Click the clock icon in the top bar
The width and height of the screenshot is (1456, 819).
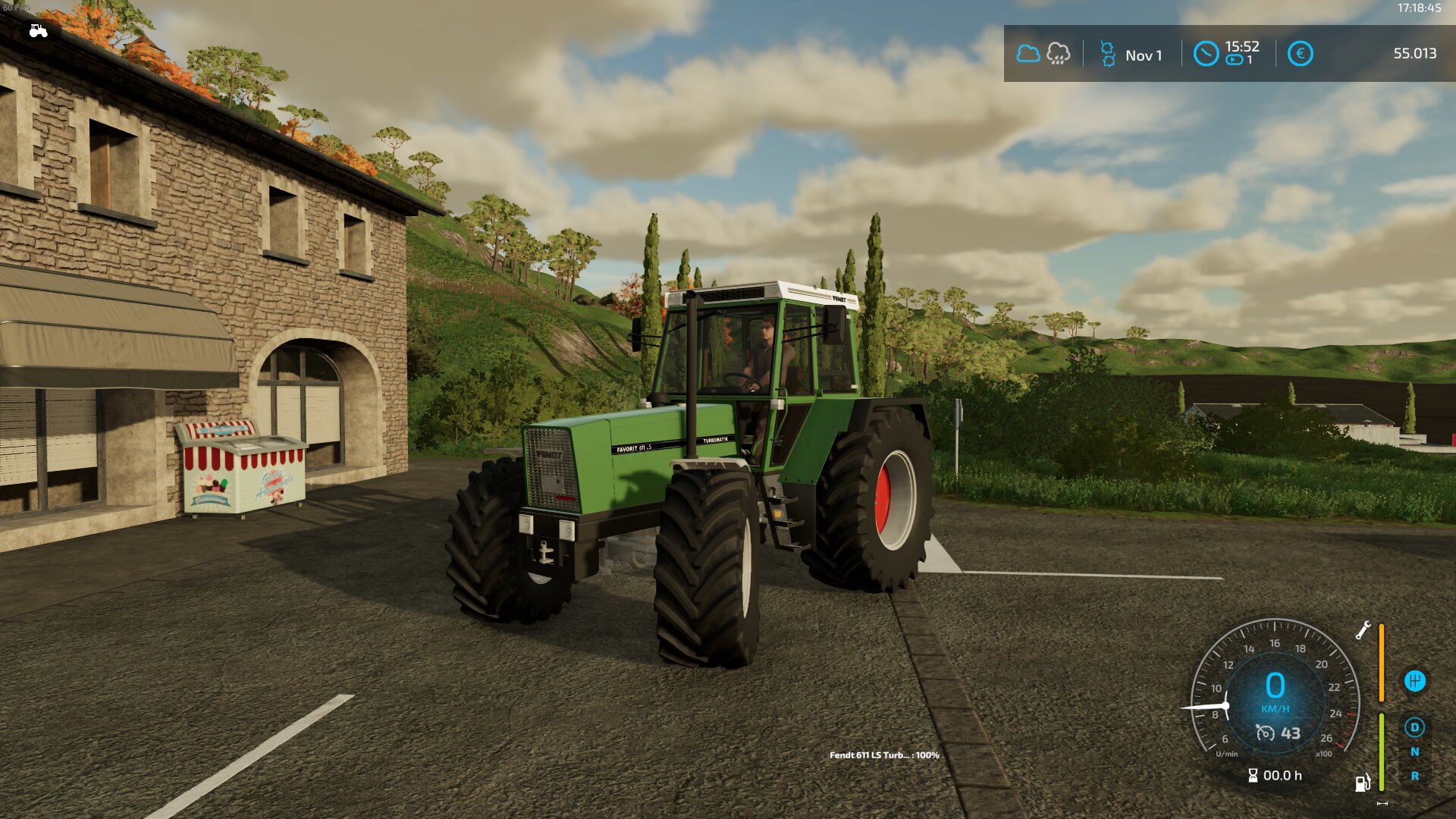tap(1206, 54)
